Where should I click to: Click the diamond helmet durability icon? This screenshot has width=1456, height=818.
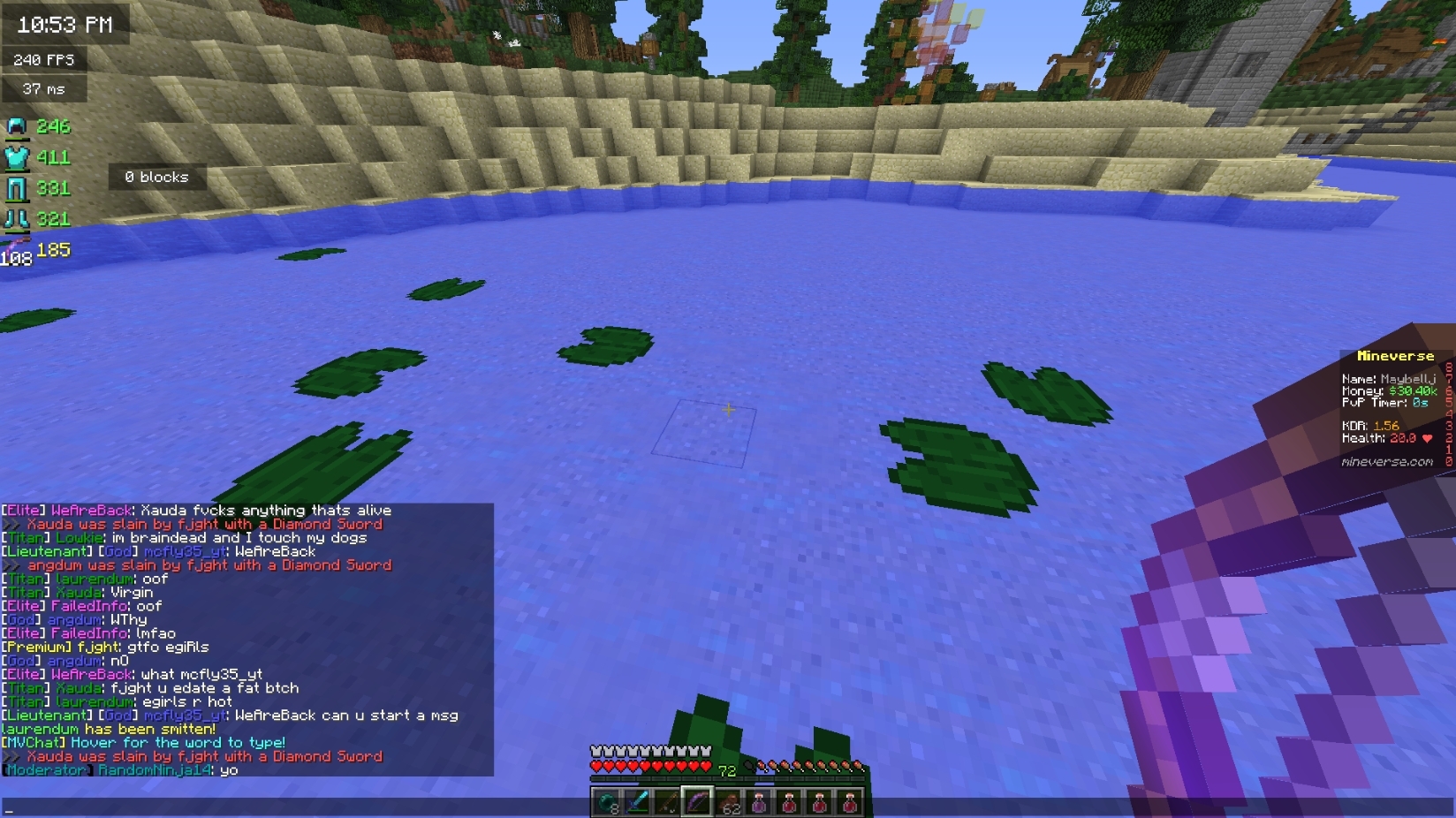tap(16, 126)
